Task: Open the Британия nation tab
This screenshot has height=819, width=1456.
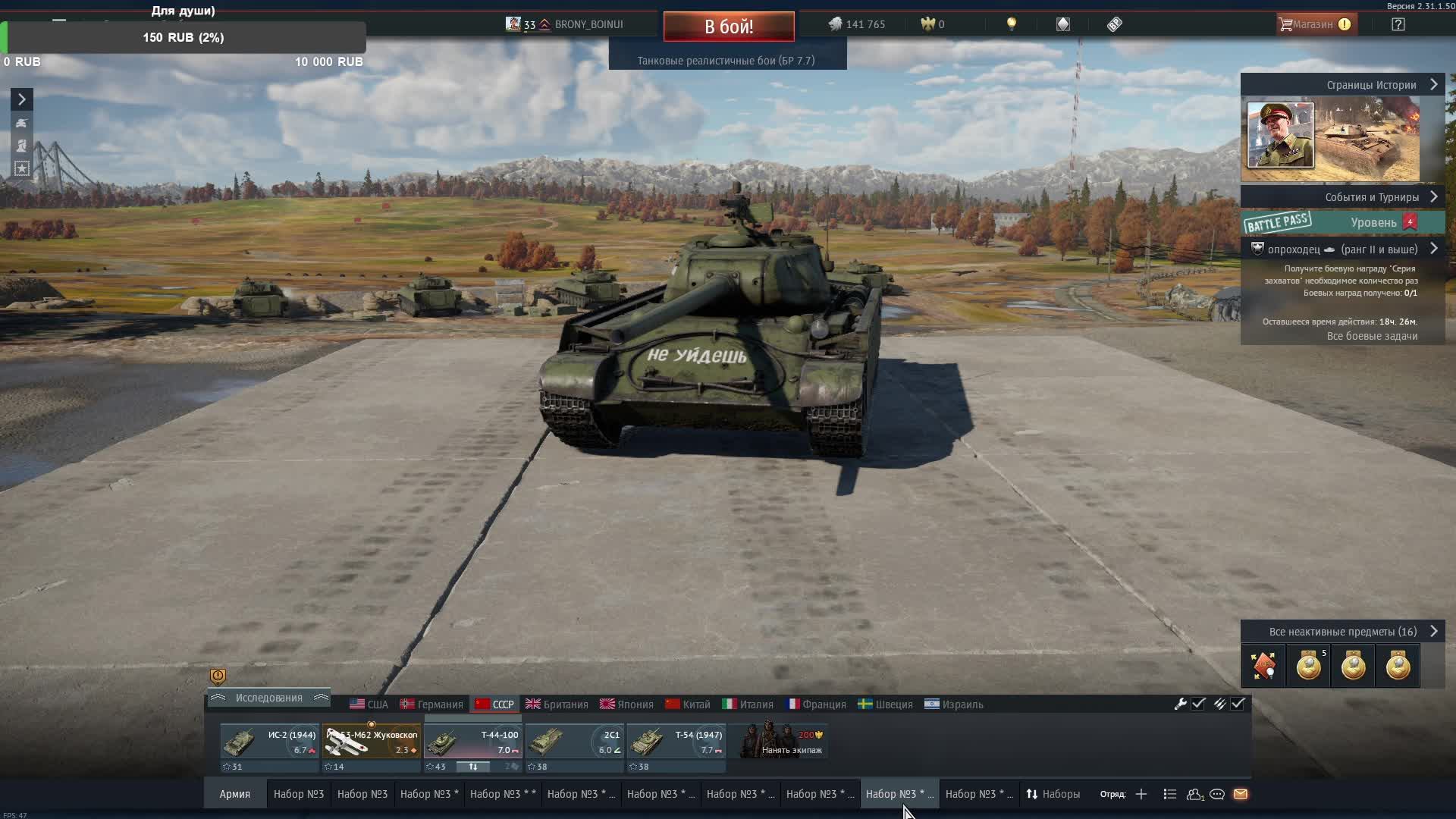Action: 557,704
